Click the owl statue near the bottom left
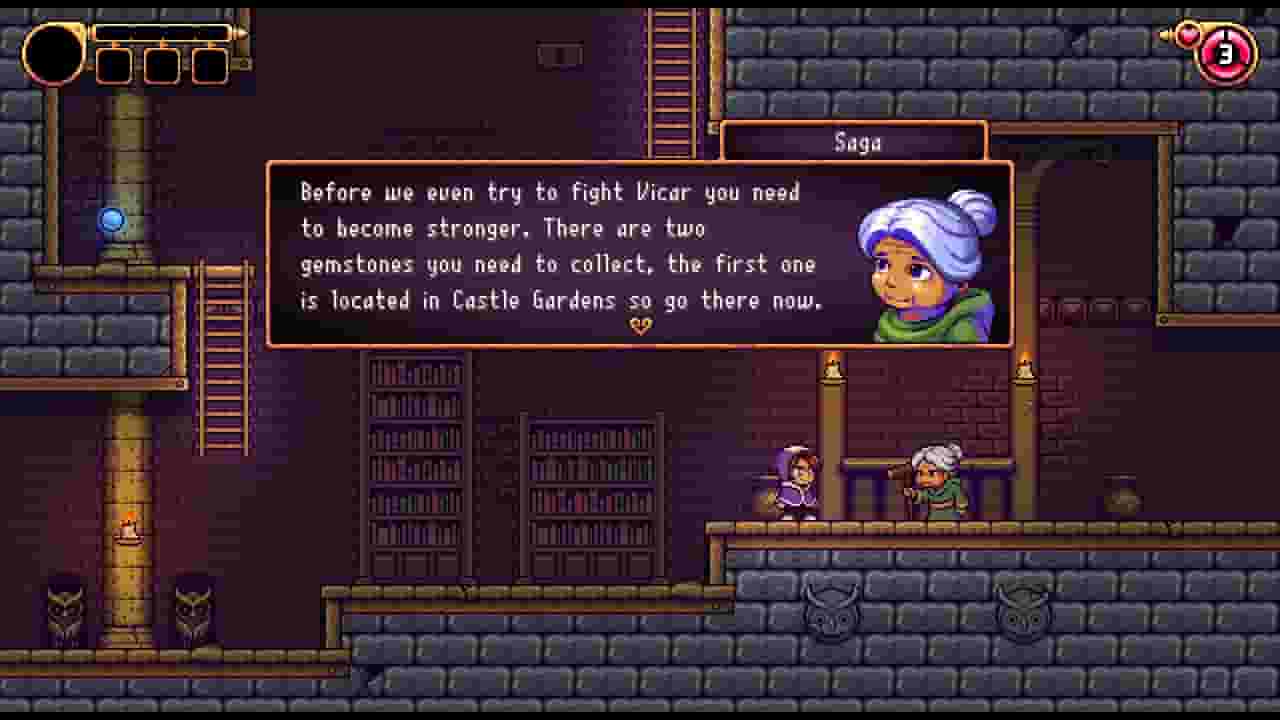Image resolution: width=1280 pixels, height=720 pixels. click(x=65, y=612)
